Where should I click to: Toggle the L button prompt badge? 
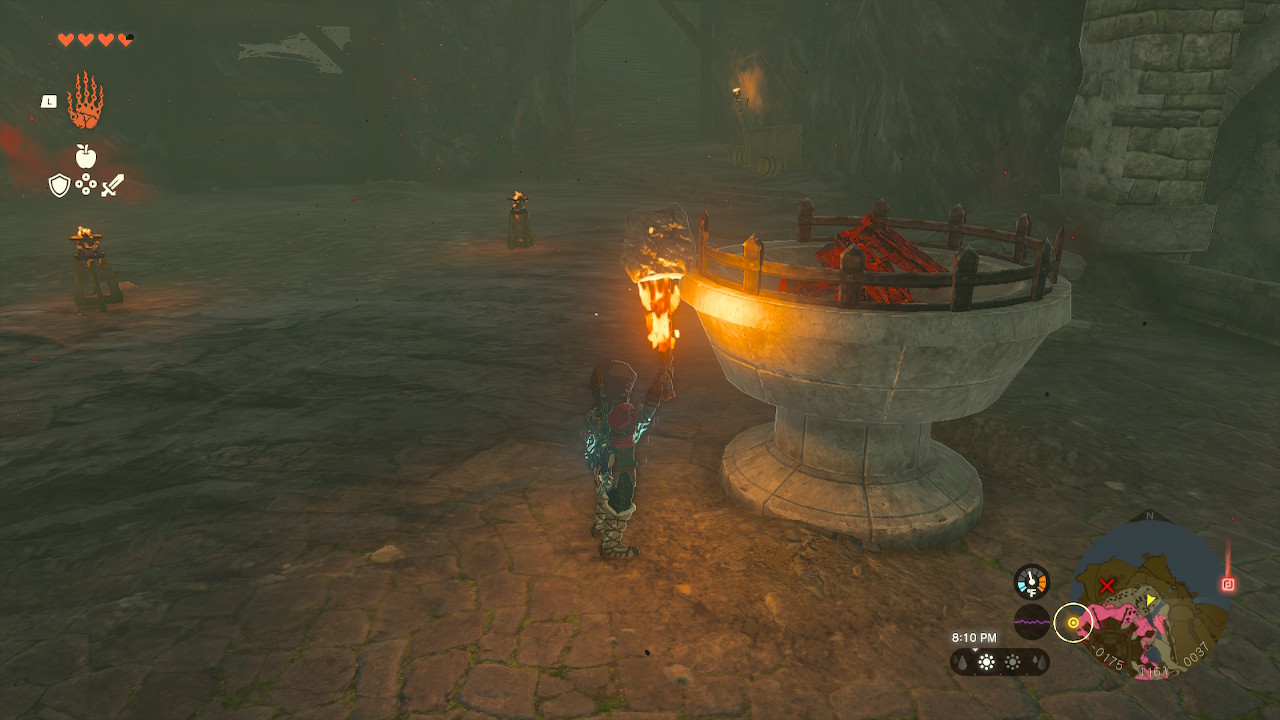point(49,100)
